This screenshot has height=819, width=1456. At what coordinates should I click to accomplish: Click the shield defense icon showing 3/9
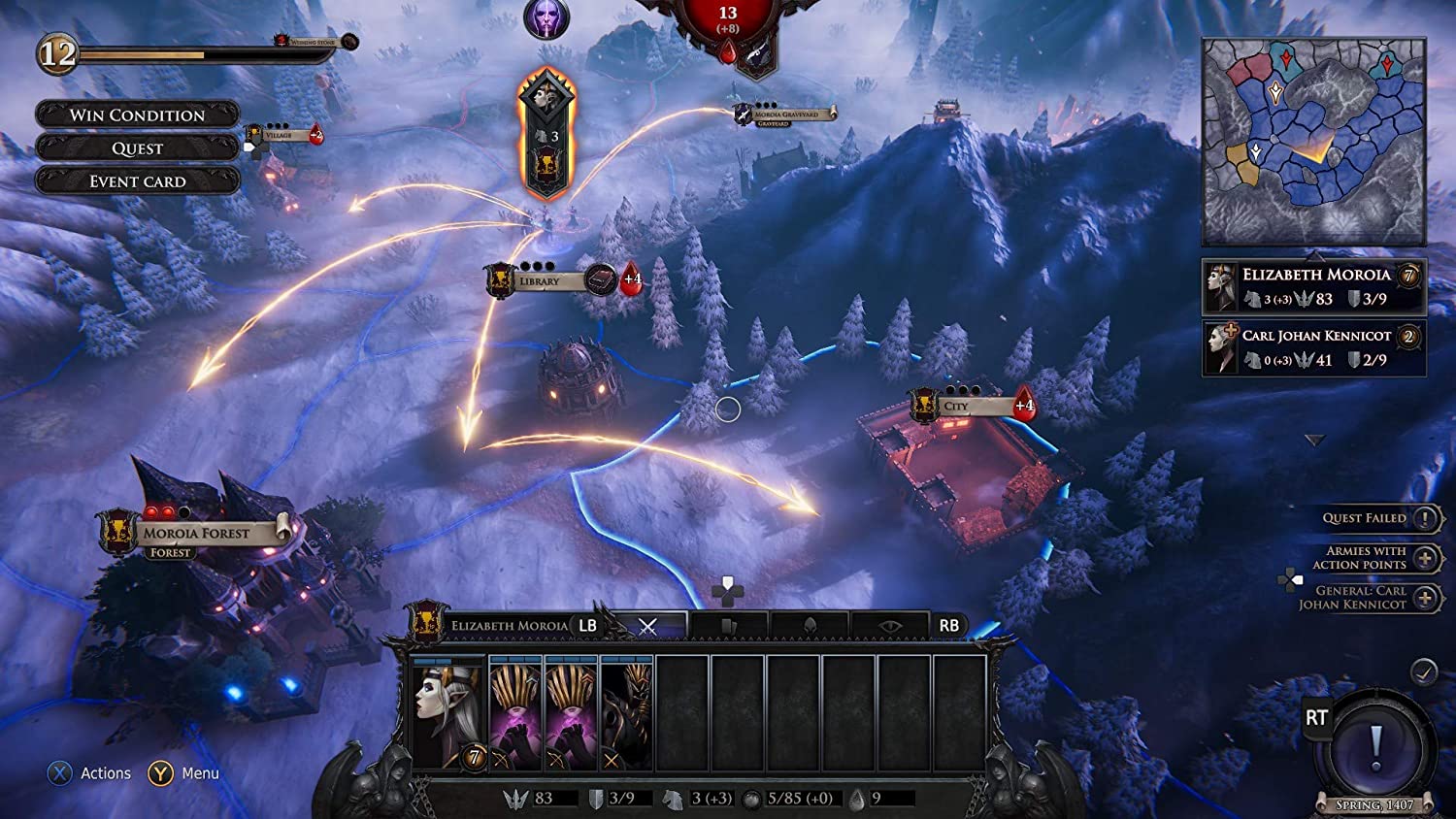[x=595, y=798]
